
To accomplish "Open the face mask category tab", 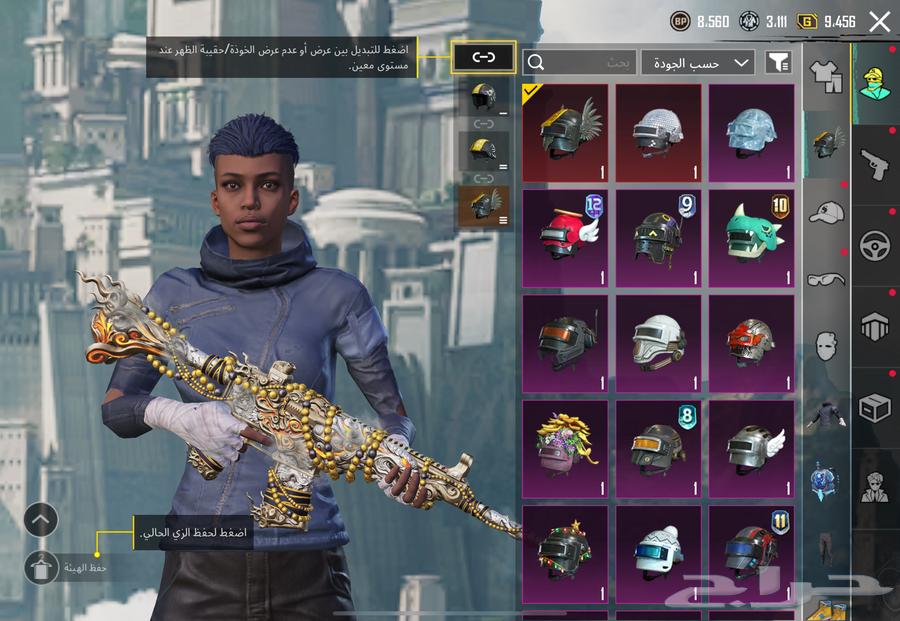I will click(x=826, y=346).
